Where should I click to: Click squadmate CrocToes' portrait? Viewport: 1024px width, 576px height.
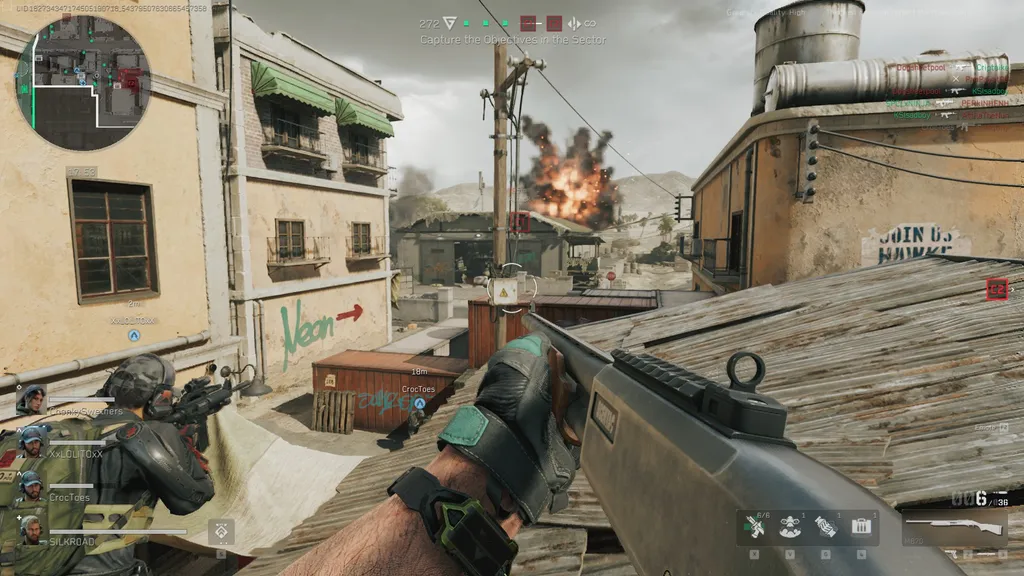(32, 486)
